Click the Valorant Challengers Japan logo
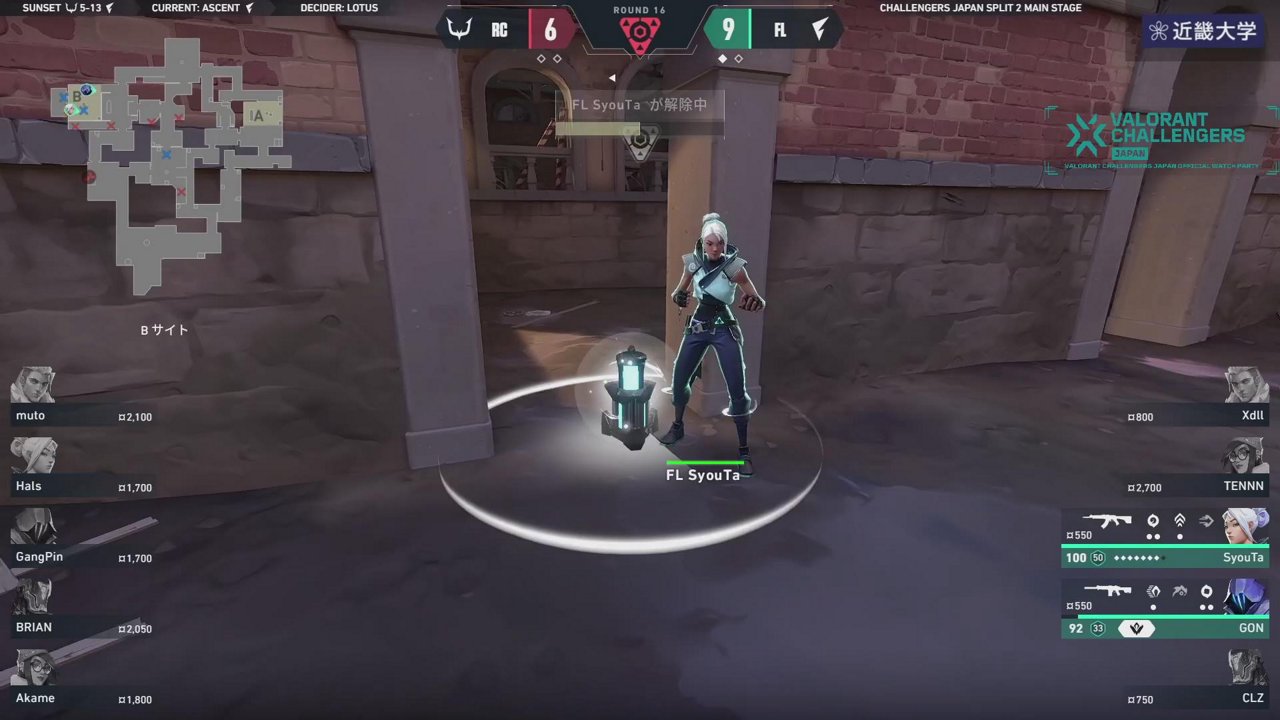This screenshot has height=720, width=1280. point(1160,140)
